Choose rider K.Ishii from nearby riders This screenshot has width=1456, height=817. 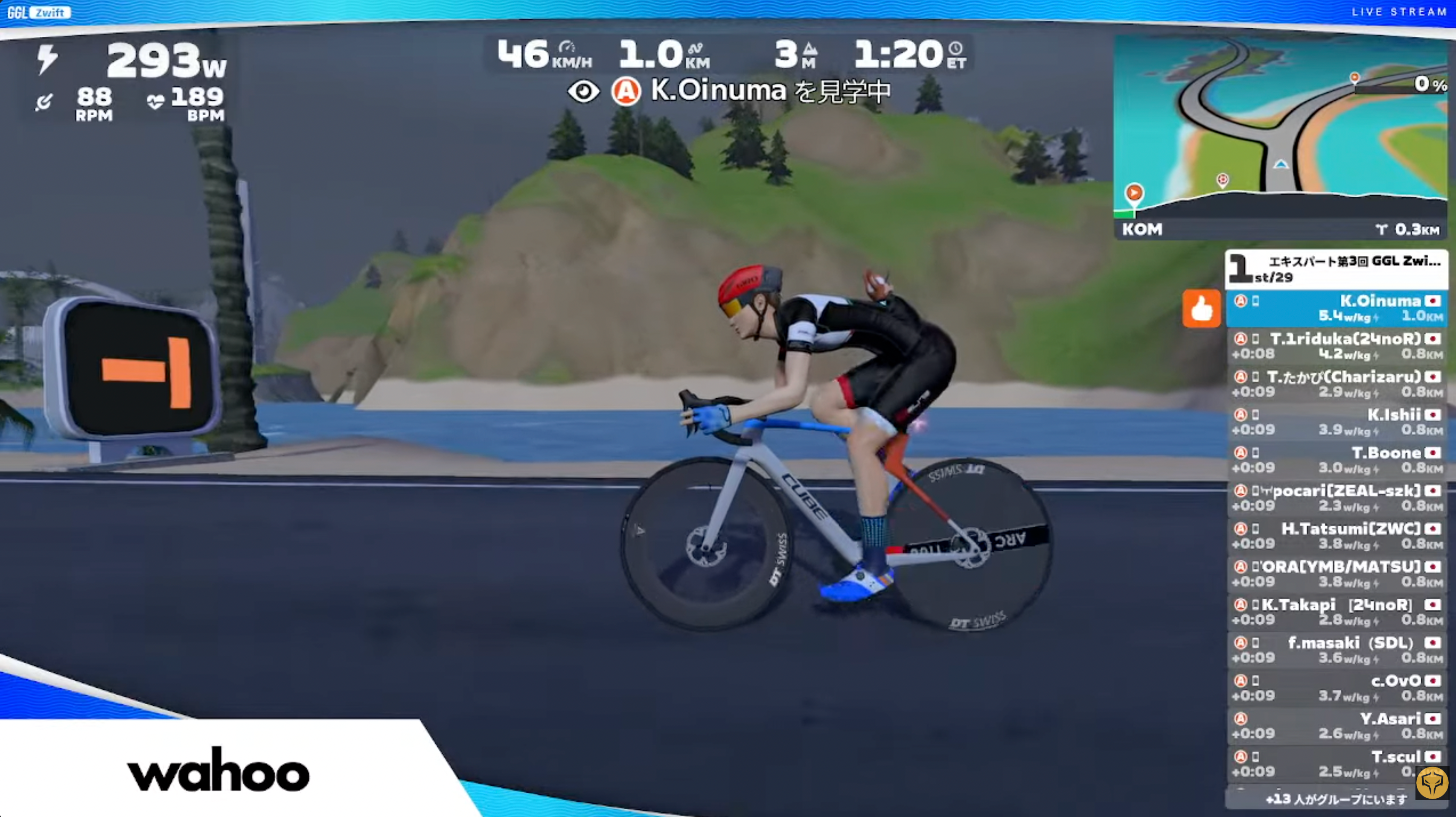tap(1336, 422)
